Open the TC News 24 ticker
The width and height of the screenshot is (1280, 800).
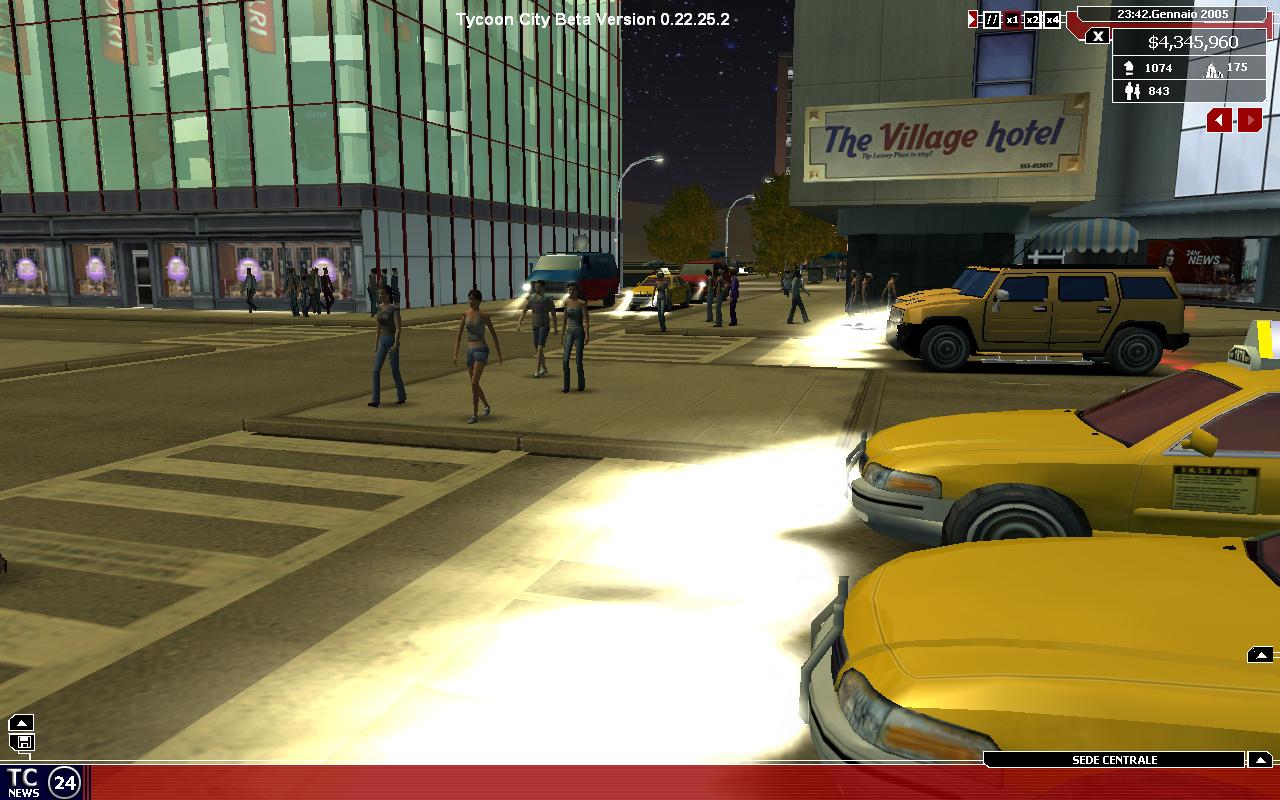[42, 782]
